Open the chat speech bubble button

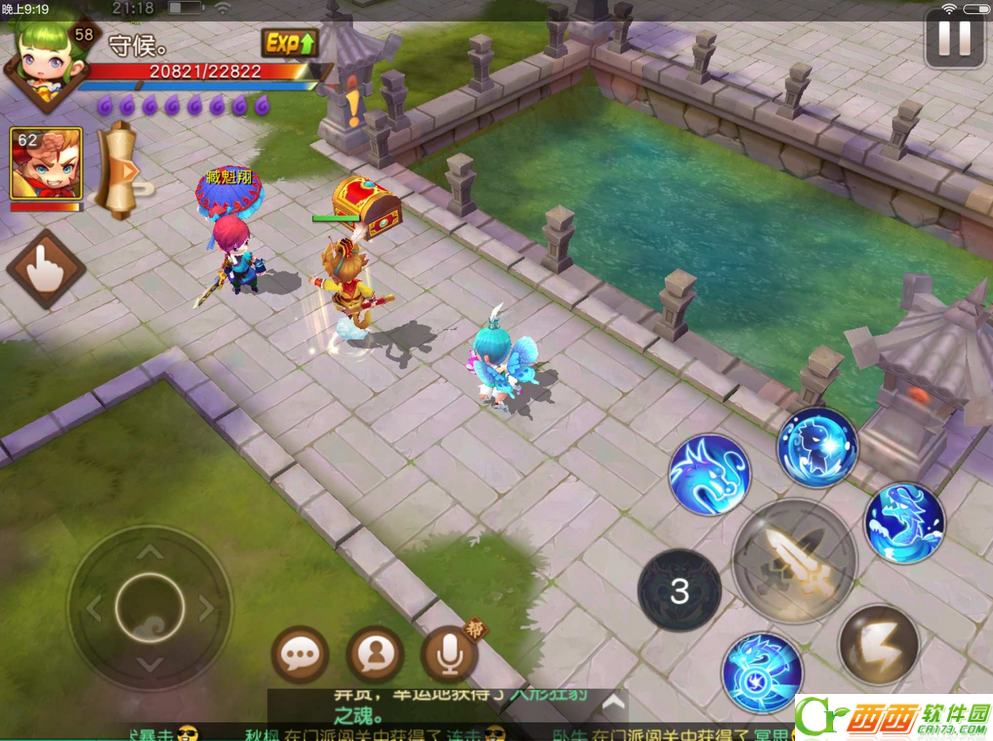tap(299, 655)
